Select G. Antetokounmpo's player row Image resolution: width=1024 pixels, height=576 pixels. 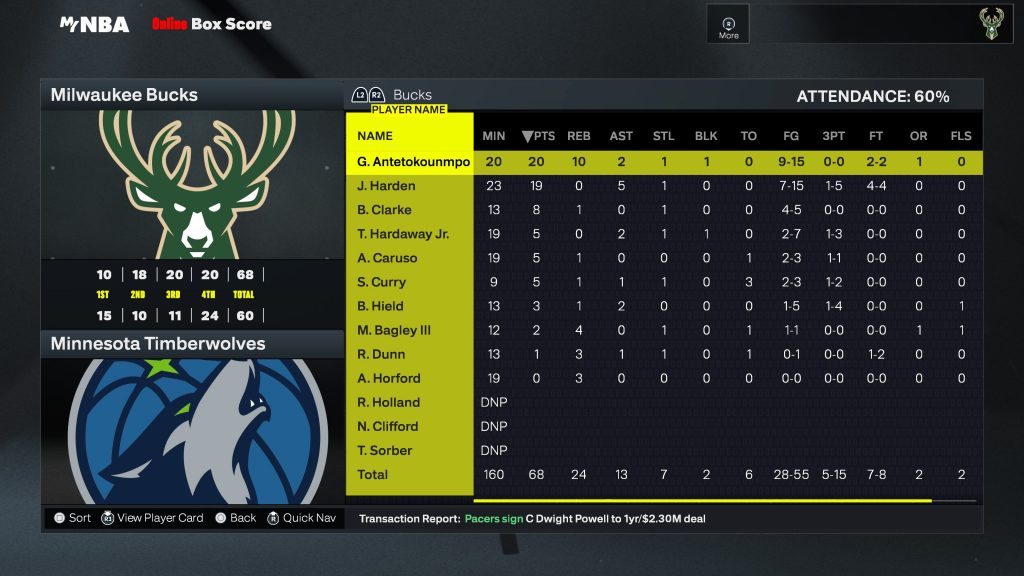[413, 162]
